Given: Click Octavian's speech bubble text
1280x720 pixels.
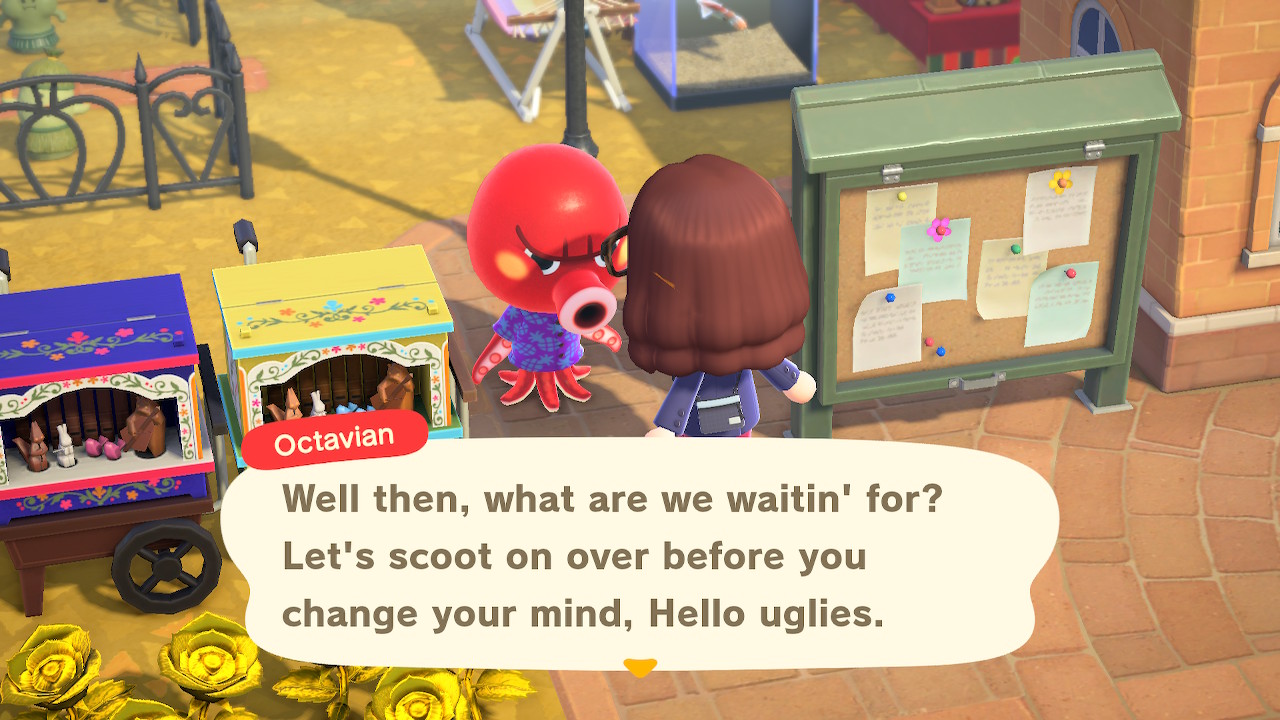Looking at the screenshot, I should pos(612,556).
